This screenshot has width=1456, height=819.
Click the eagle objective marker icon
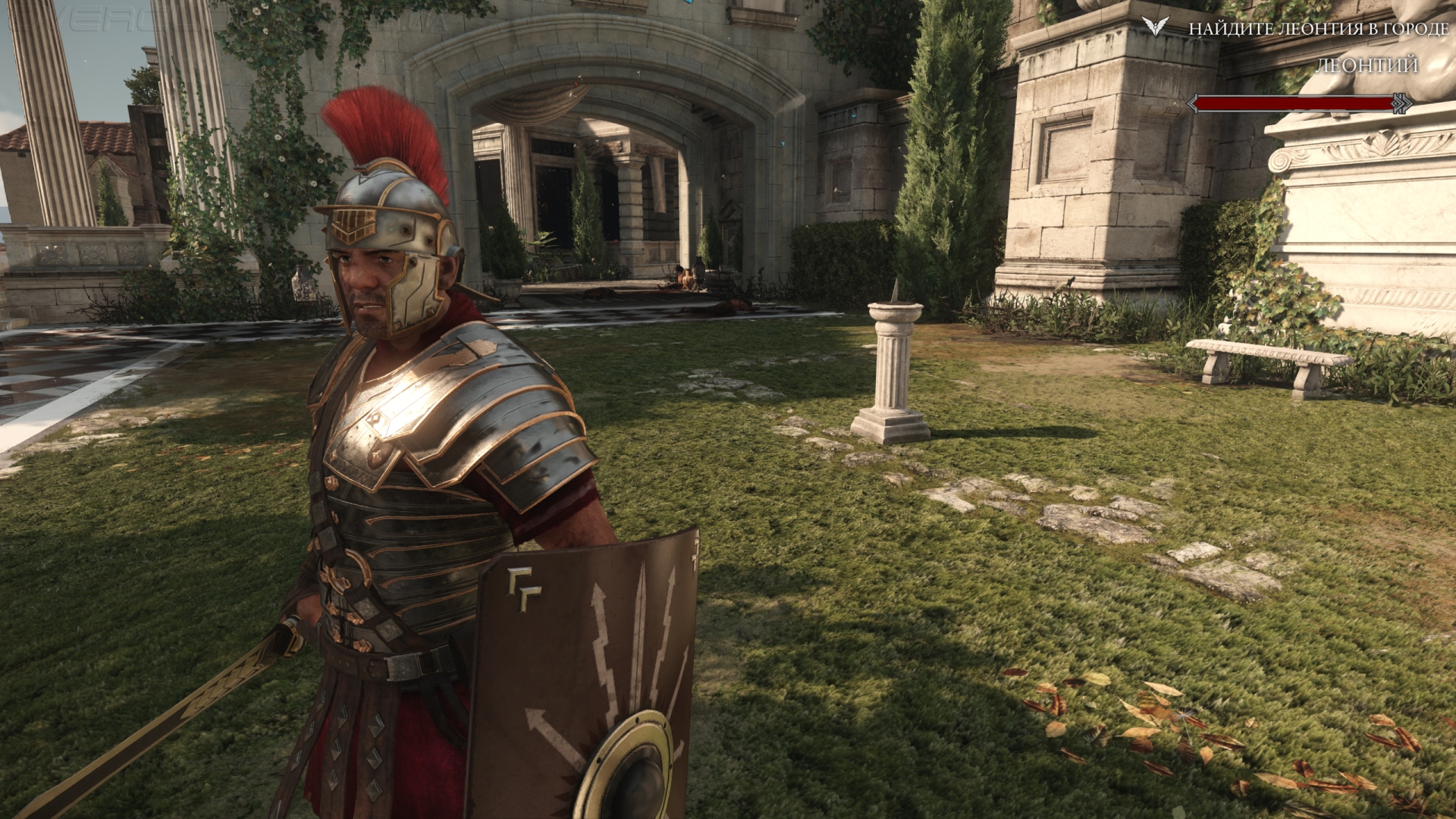tap(1156, 28)
